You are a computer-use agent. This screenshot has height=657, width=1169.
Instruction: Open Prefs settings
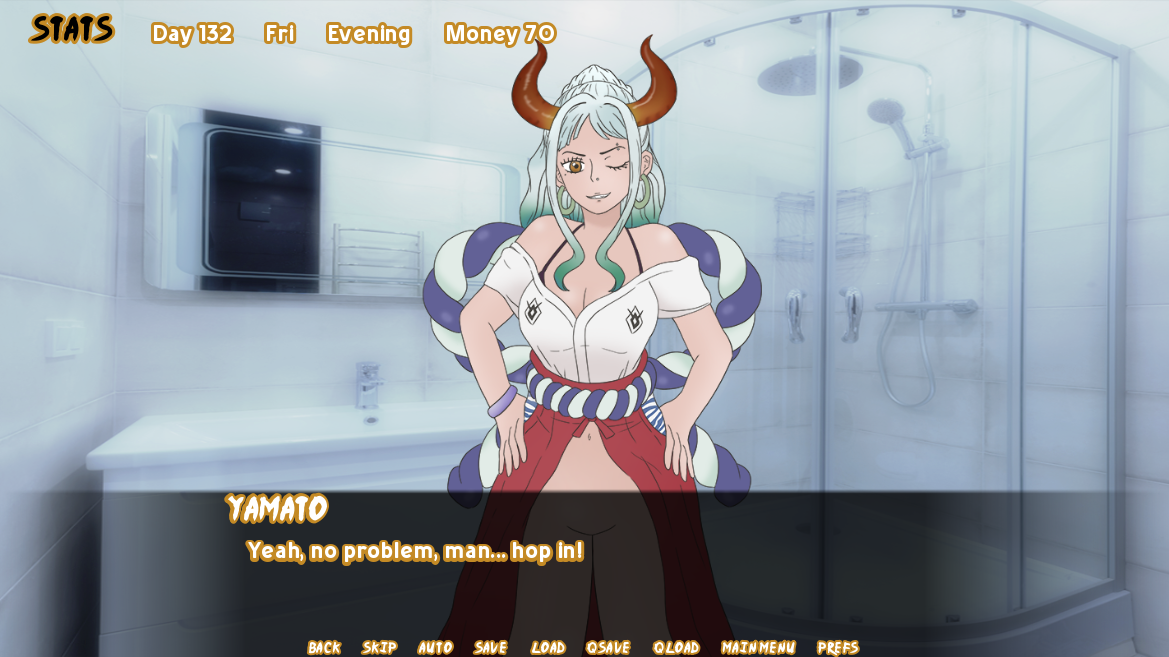point(838,647)
